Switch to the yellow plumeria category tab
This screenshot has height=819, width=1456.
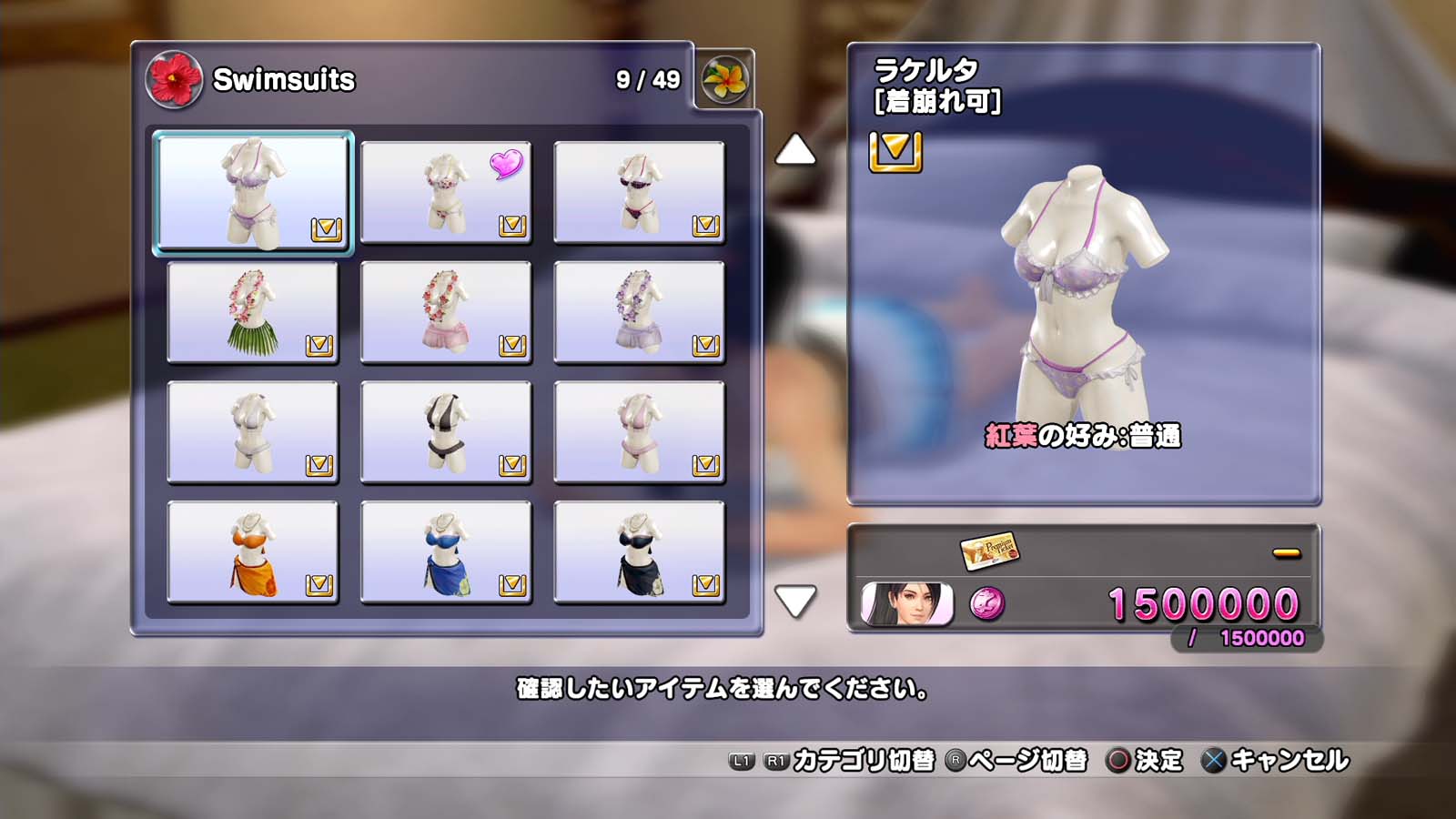(x=724, y=80)
